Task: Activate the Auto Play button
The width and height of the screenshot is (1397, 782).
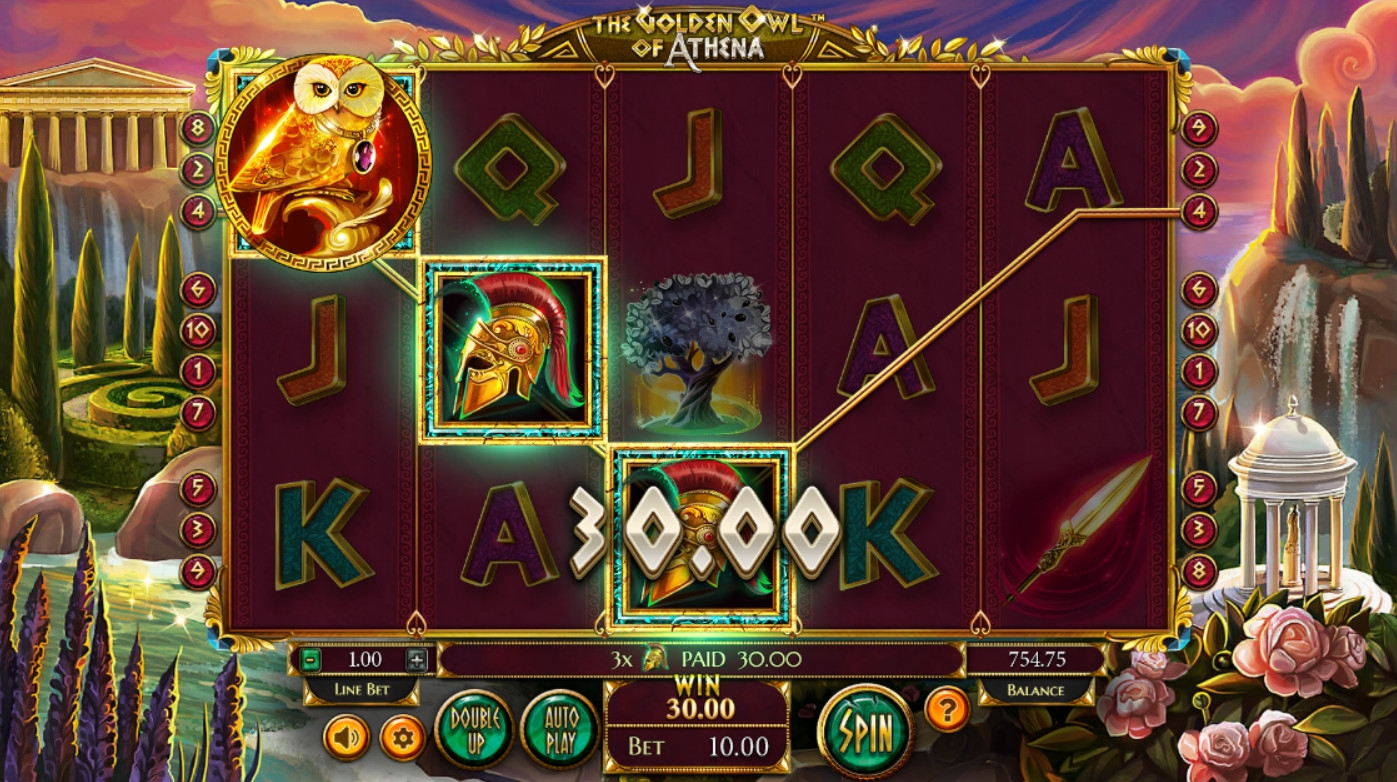Action: (560, 728)
